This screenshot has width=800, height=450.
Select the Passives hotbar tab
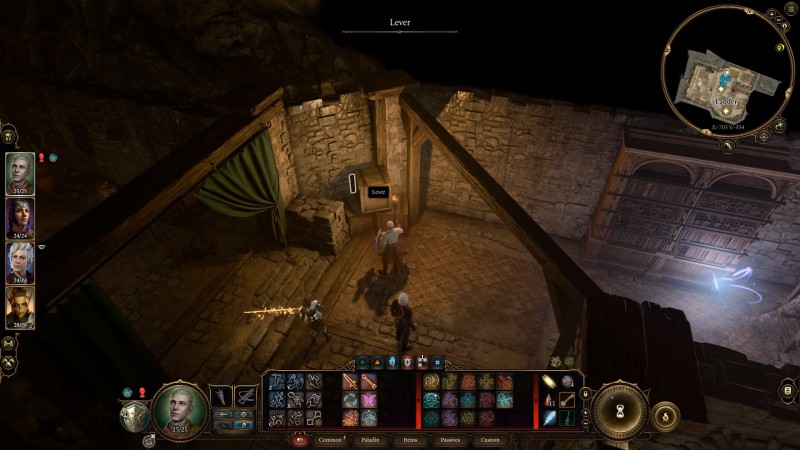coord(450,439)
